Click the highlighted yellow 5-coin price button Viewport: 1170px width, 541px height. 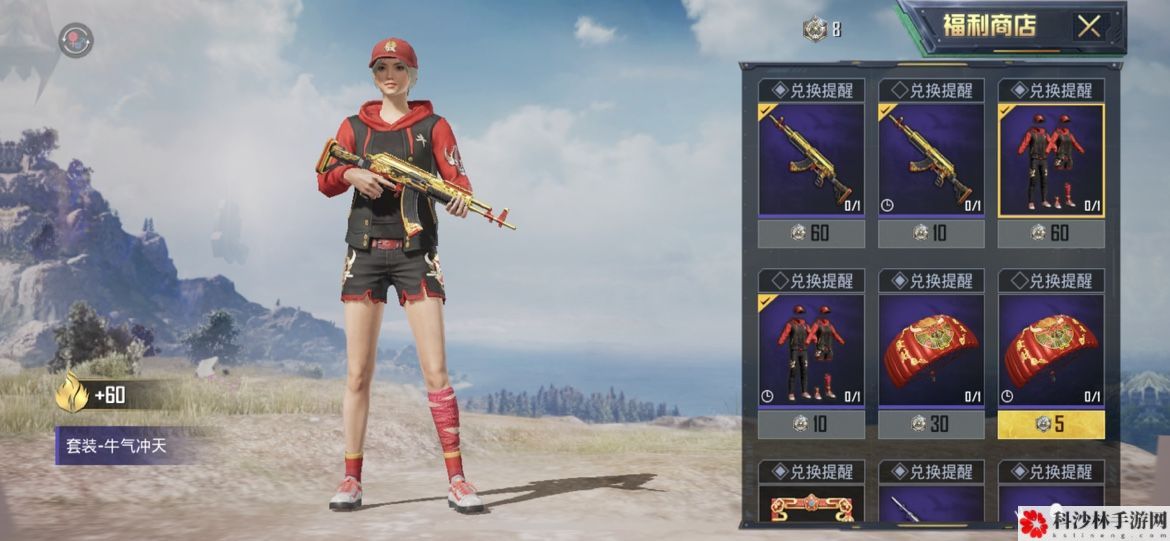[1051, 424]
